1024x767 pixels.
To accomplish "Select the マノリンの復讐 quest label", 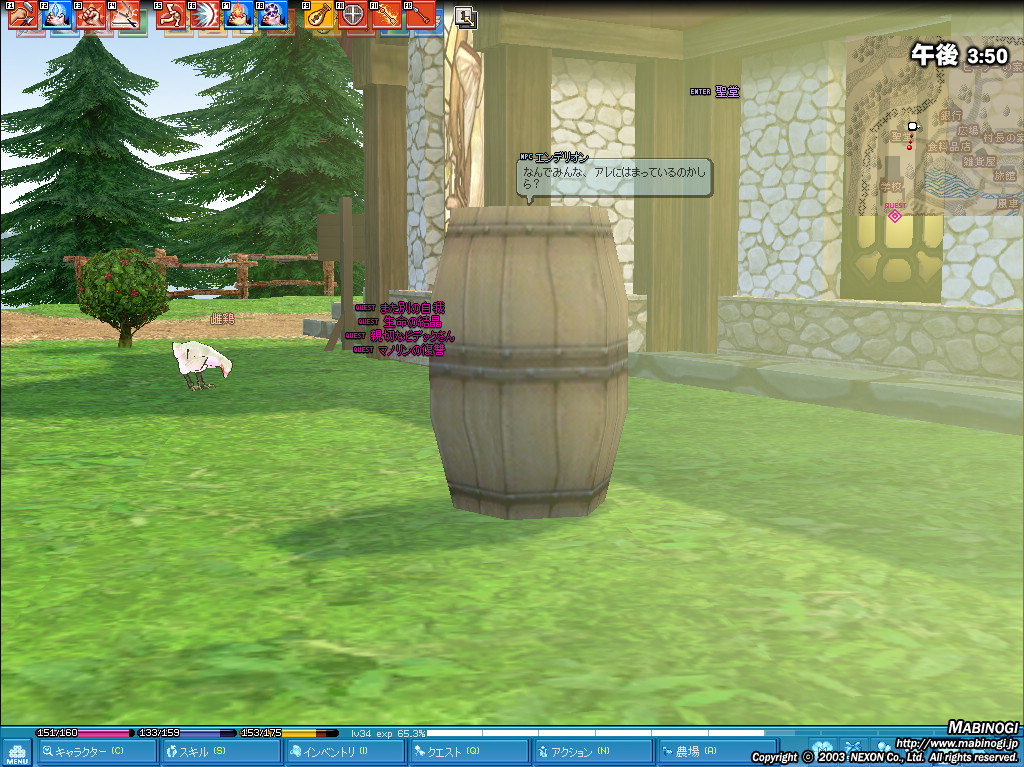I will coord(411,351).
